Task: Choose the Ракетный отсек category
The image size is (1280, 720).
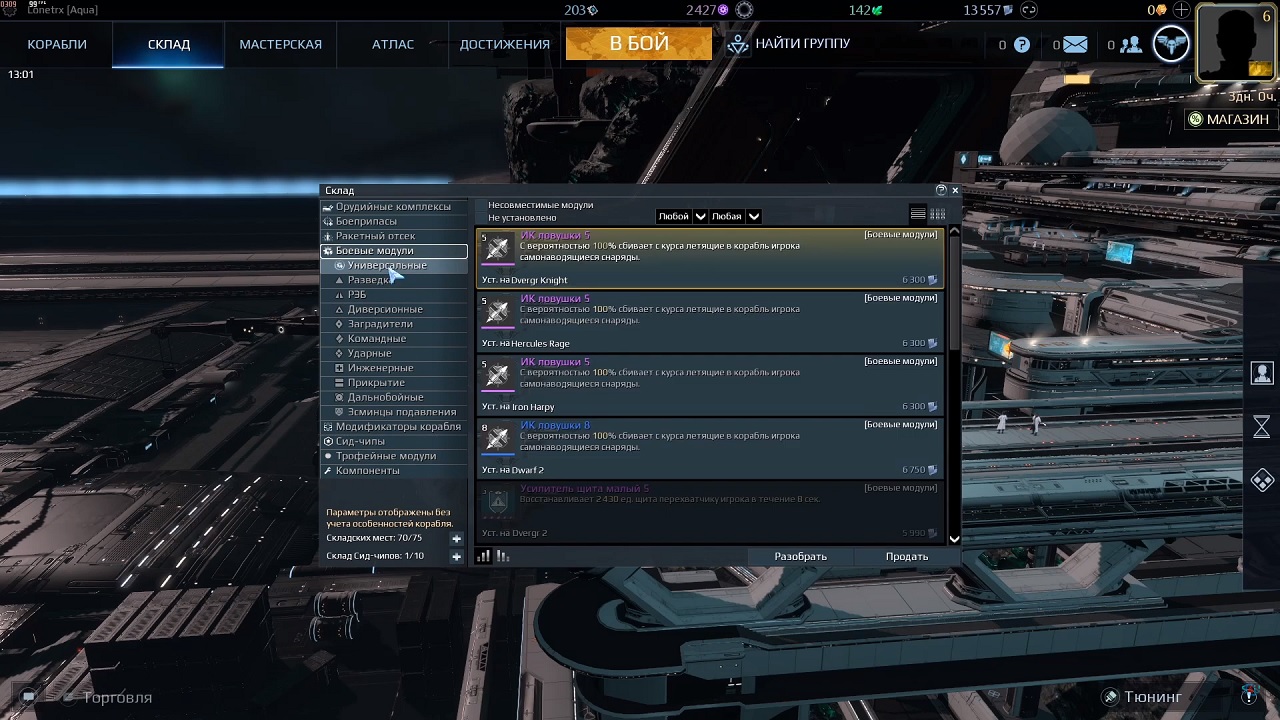Action: [x=375, y=236]
